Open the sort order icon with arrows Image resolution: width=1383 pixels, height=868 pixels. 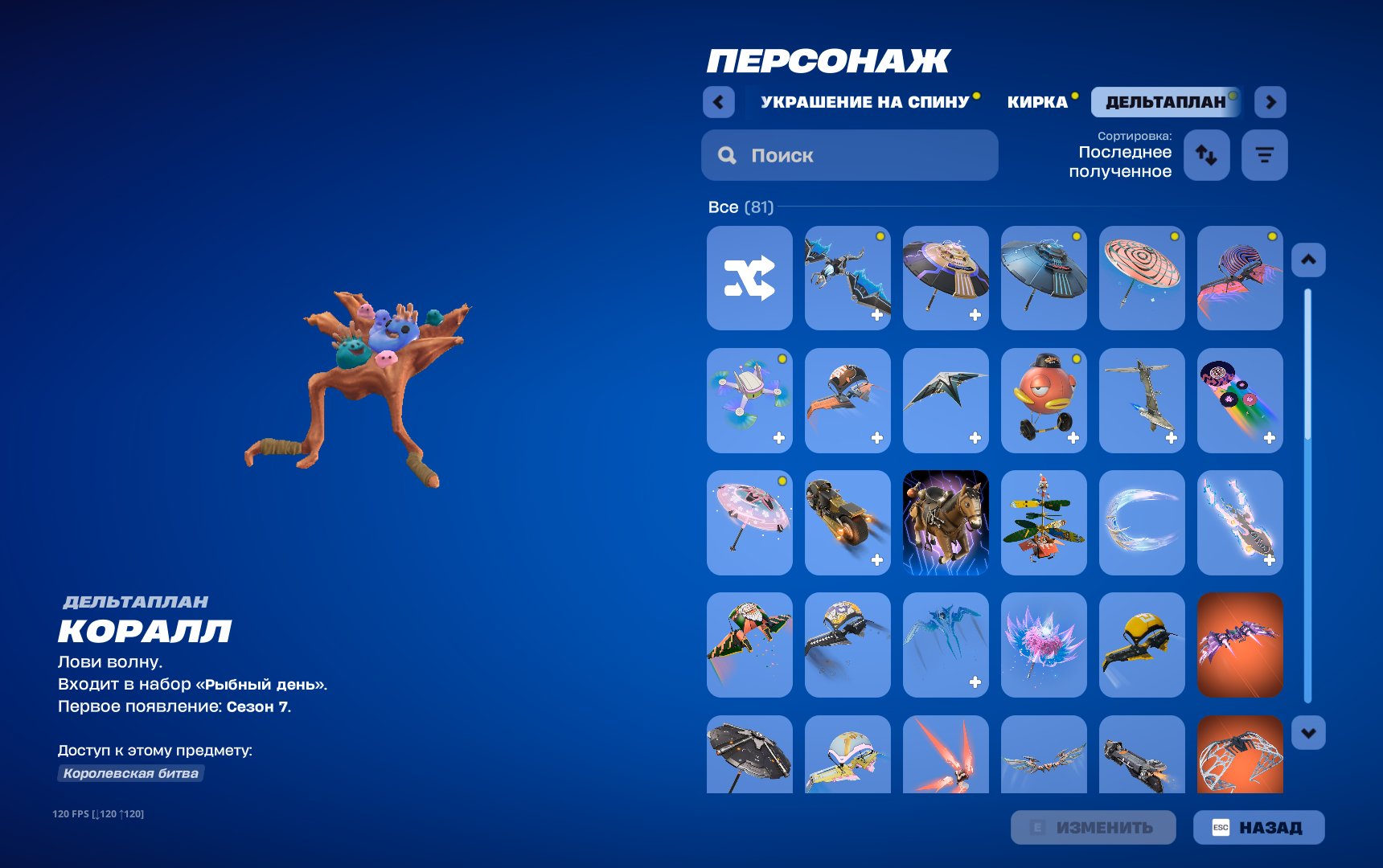(x=1206, y=155)
